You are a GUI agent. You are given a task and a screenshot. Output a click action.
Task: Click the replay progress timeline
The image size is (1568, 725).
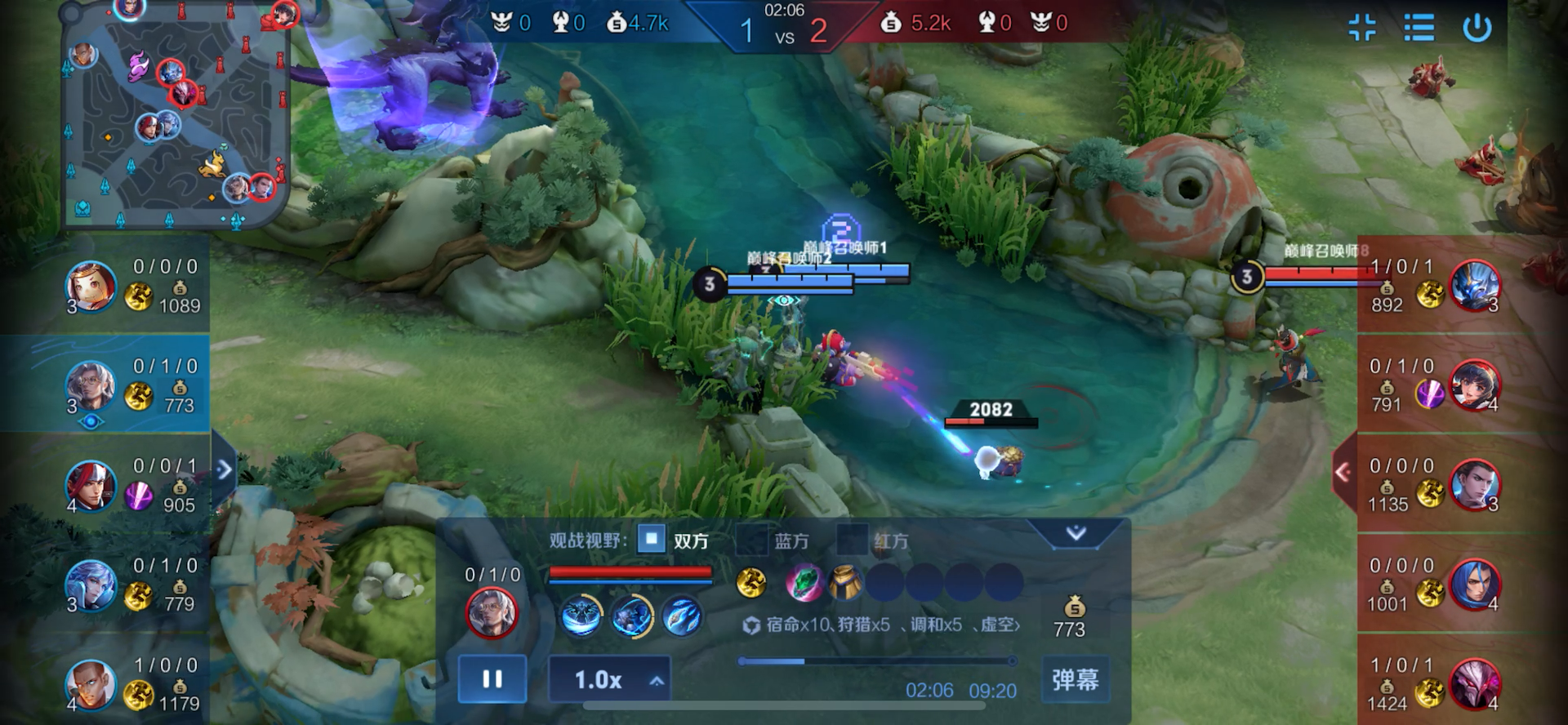(x=877, y=661)
